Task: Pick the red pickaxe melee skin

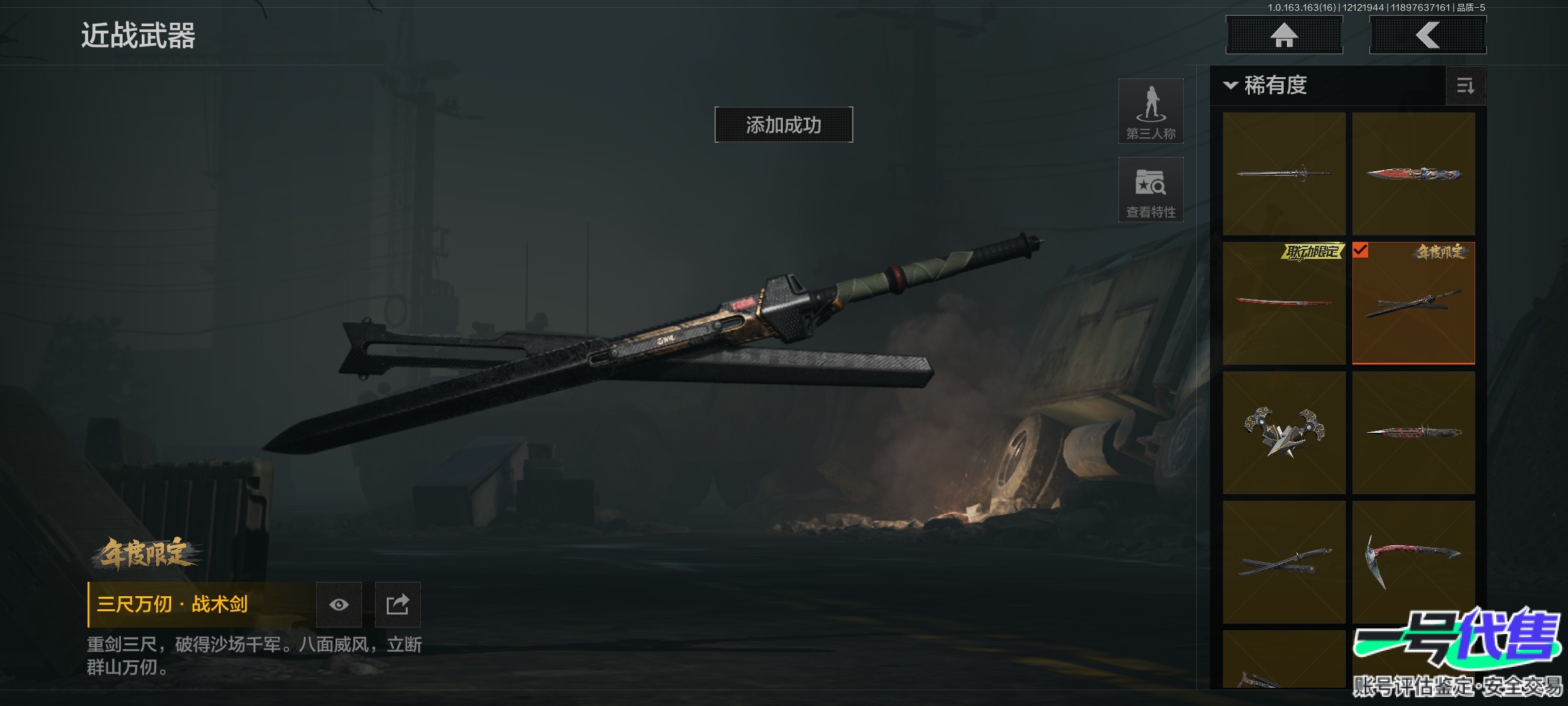Action: pyautogui.click(x=1413, y=562)
